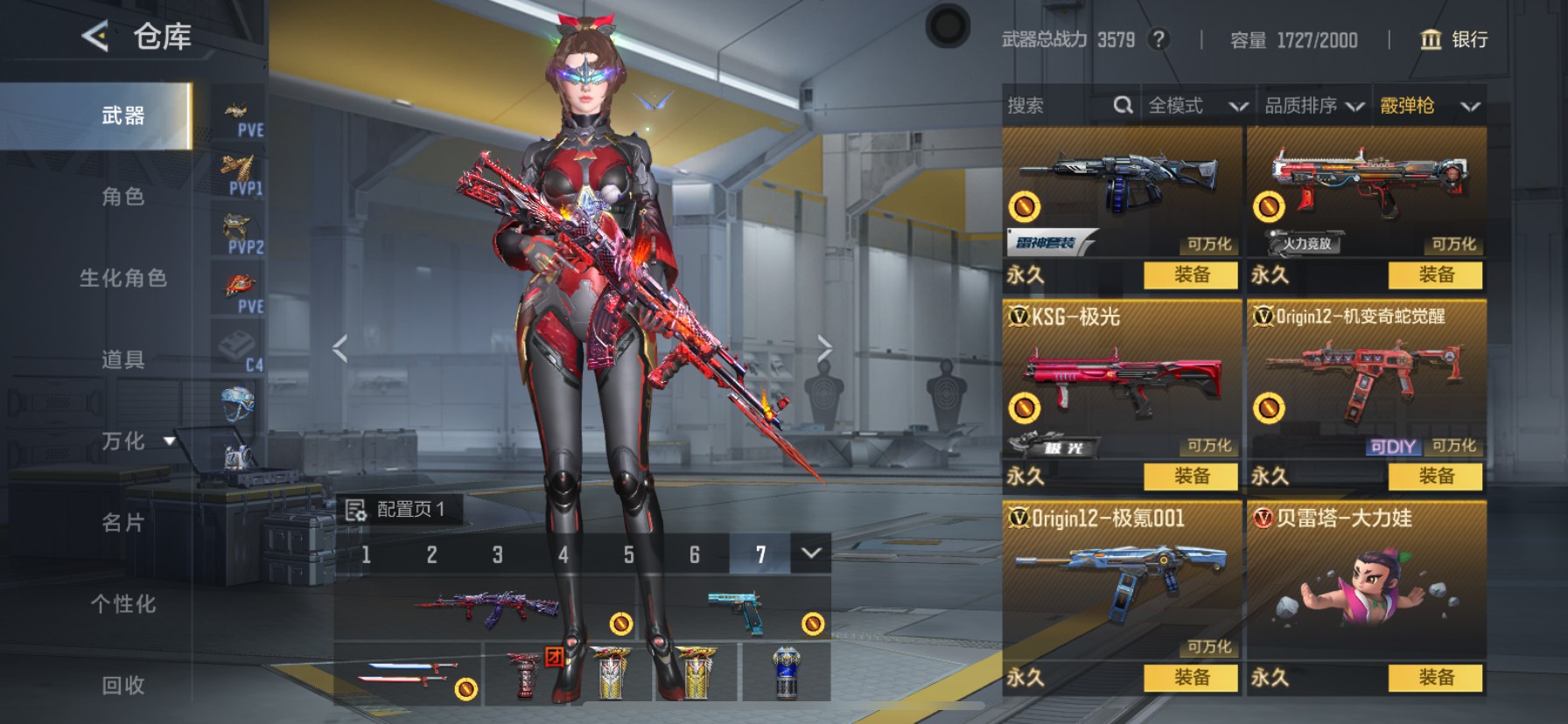Open the 名片 name card tab

(122, 523)
